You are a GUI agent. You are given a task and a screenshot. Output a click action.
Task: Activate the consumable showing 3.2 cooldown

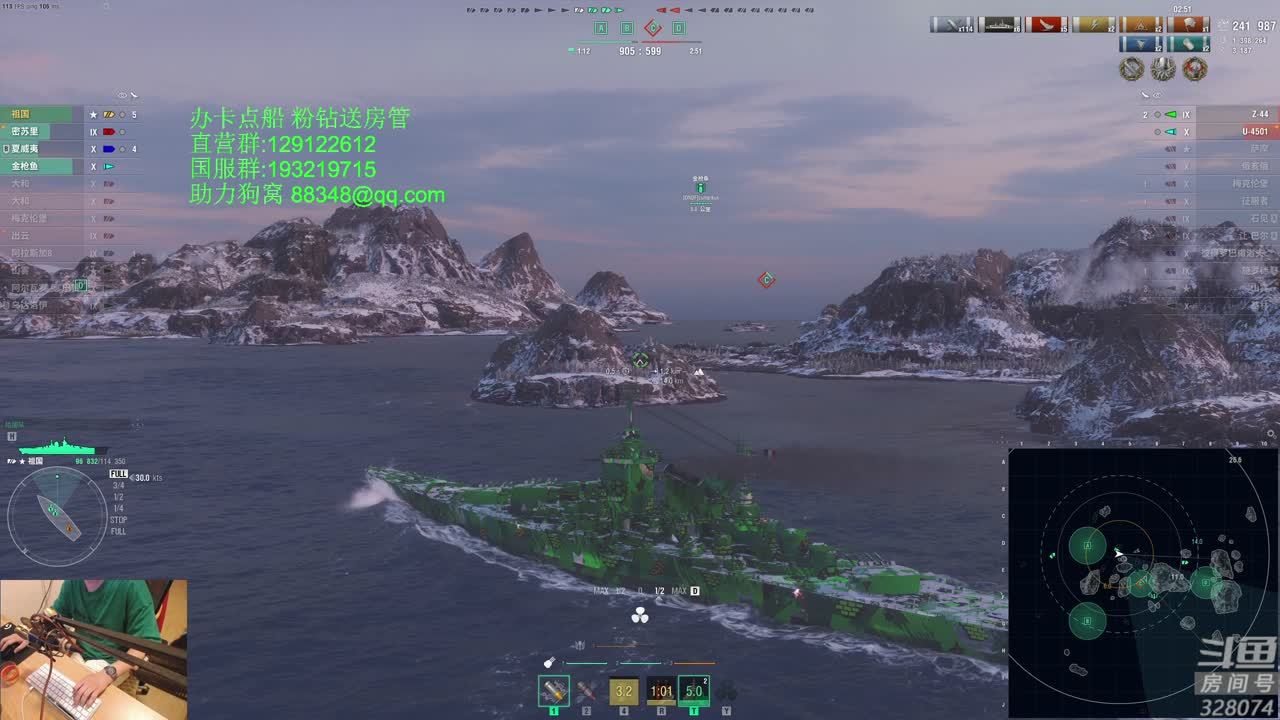pos(624,690)
